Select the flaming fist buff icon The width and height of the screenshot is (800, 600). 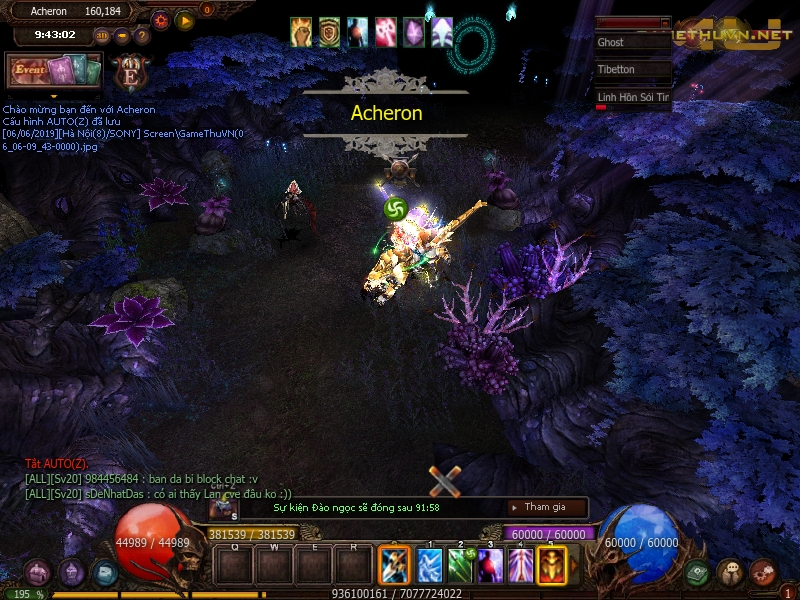coord(301,32)
